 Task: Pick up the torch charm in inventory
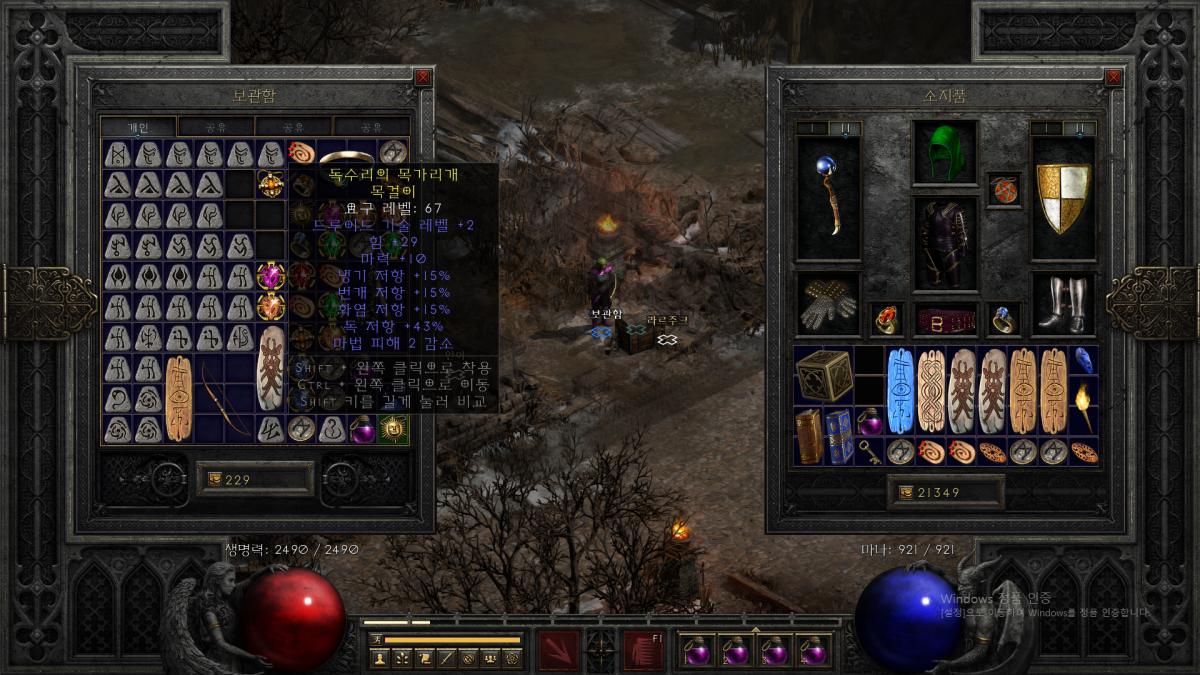[x=1083, y=406]
